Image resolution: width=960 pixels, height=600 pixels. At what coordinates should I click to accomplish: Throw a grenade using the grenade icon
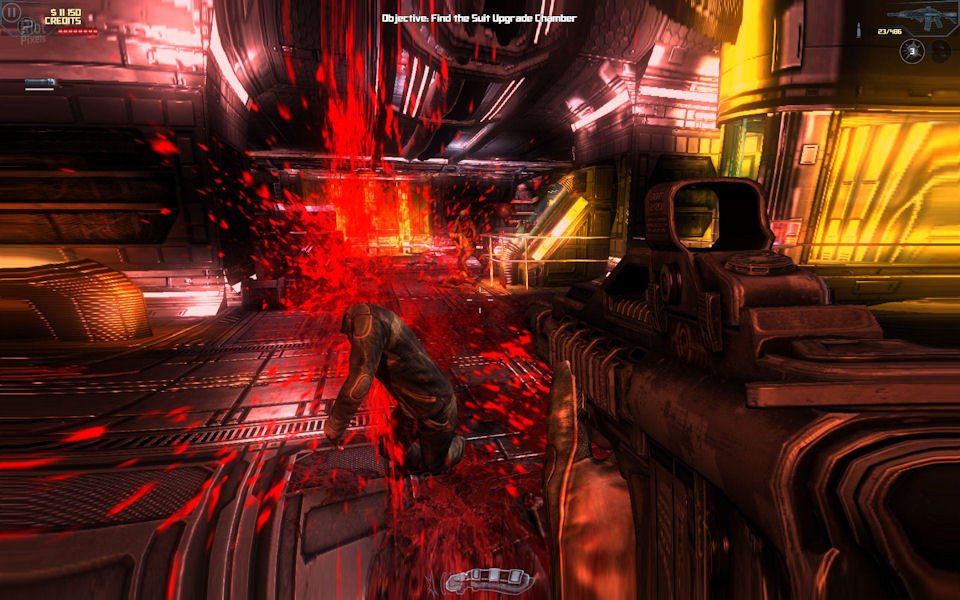click(x=911, y=52)
